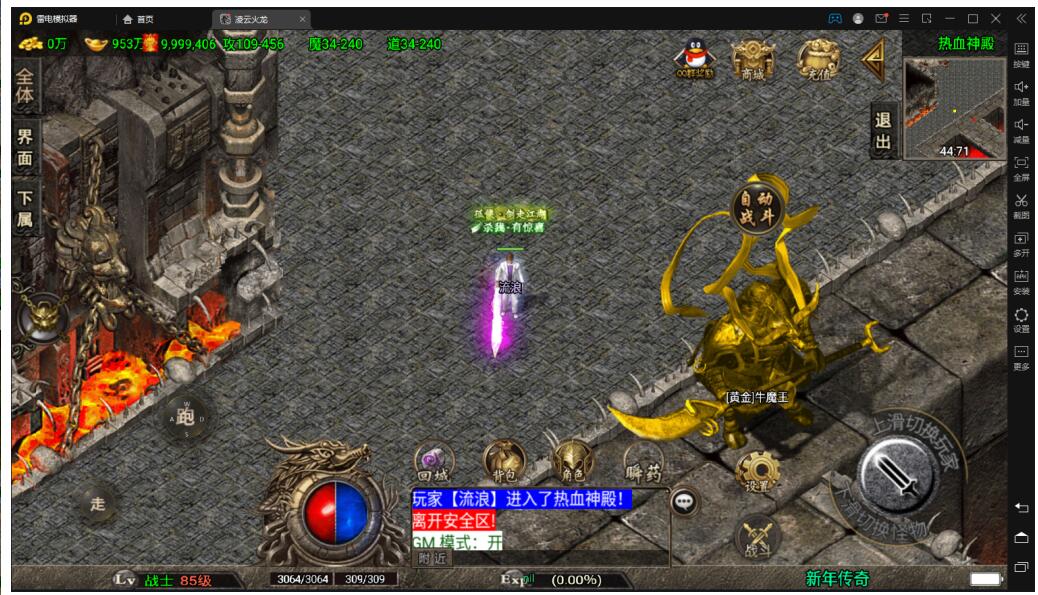Use the 瞬药 instant potion button

pyautogui.click(x=643, y=462)
